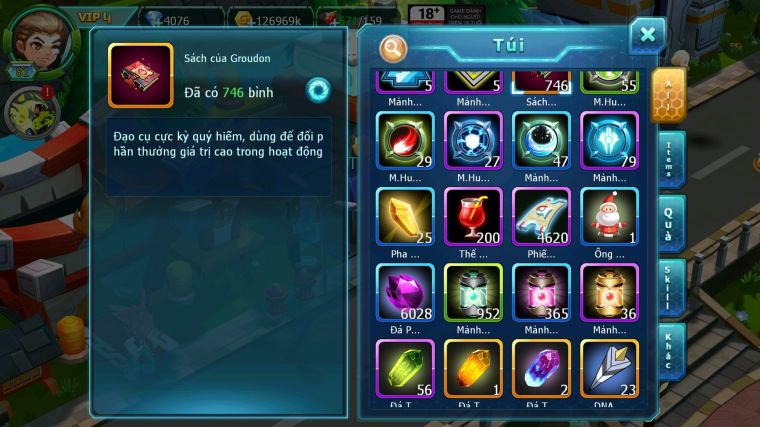Open the Skill tab
Viewport: 760px width, 427px height.
[670, 287]
